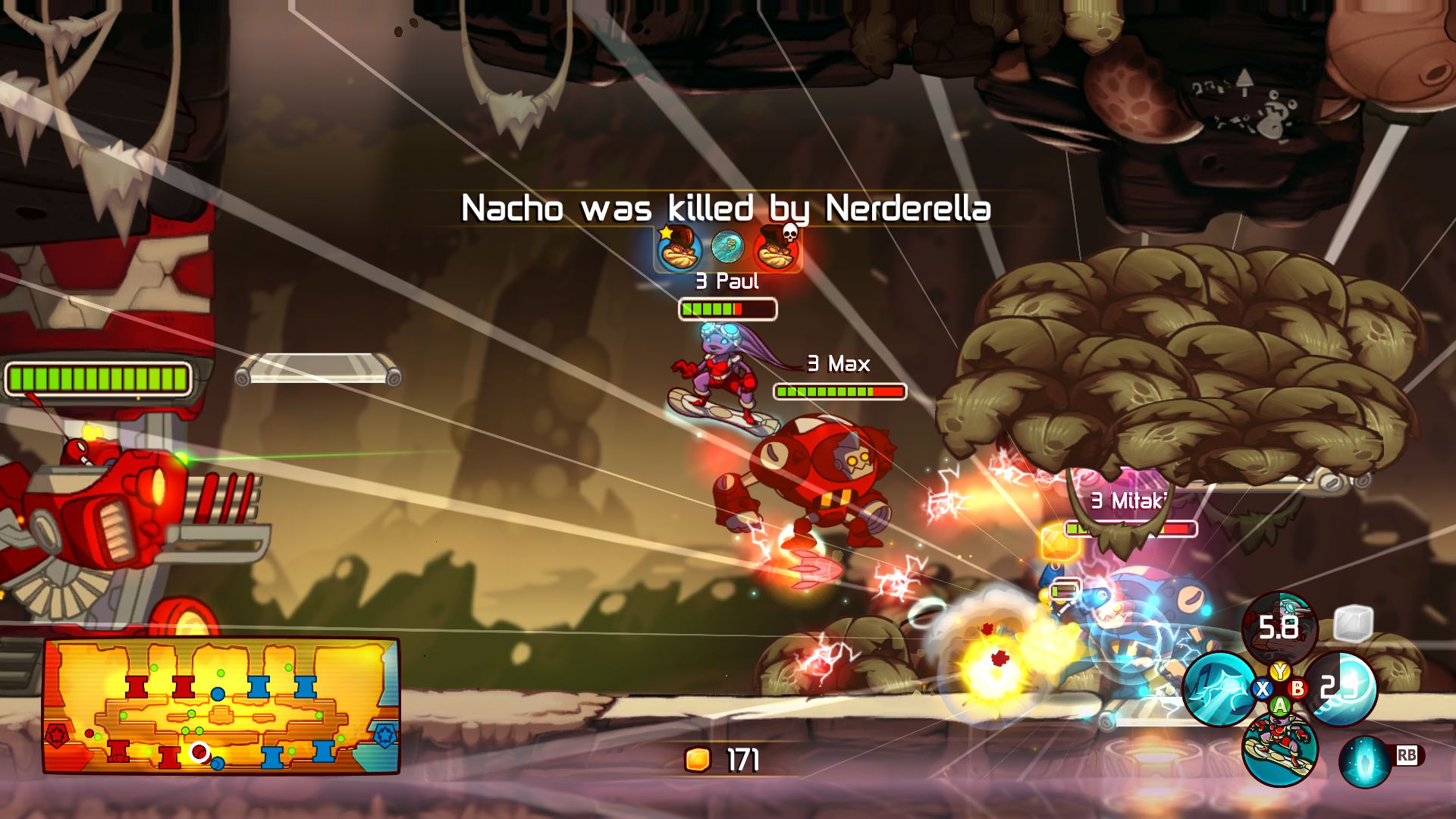Click the gold Solar currency icon
Image resolution: width=1456 pixels, height=819 pixels.
(x=698, y=759)
